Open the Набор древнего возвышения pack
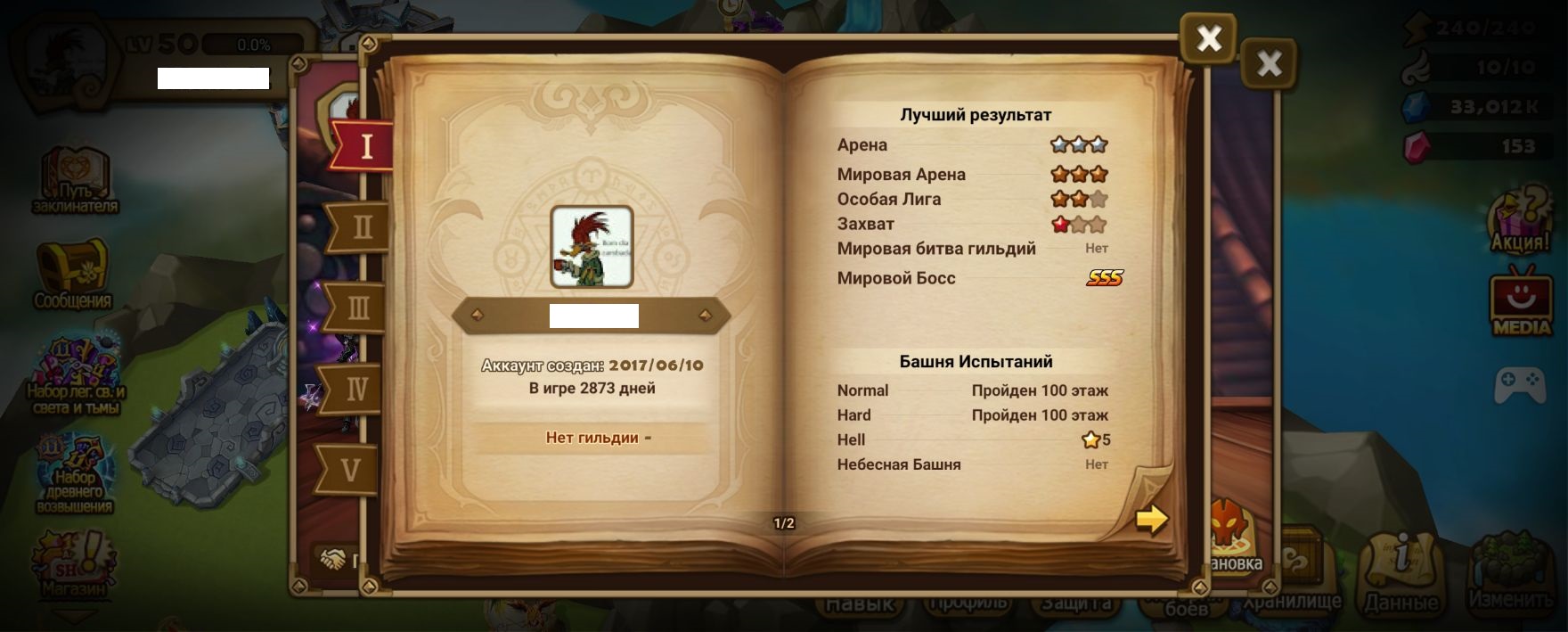 point(74,474)
